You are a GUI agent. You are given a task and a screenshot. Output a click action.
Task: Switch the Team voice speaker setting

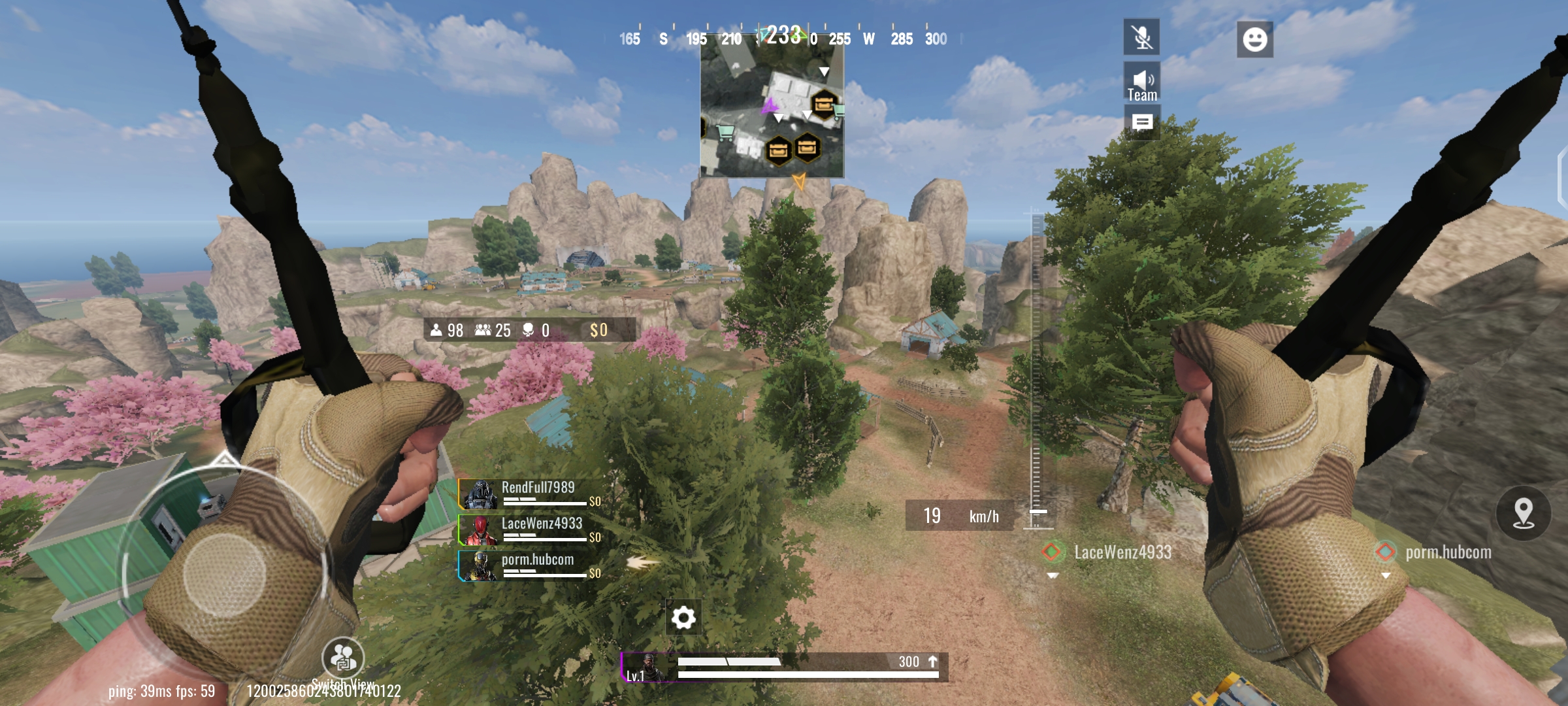pyautogui.click(x=1141, y=82)
